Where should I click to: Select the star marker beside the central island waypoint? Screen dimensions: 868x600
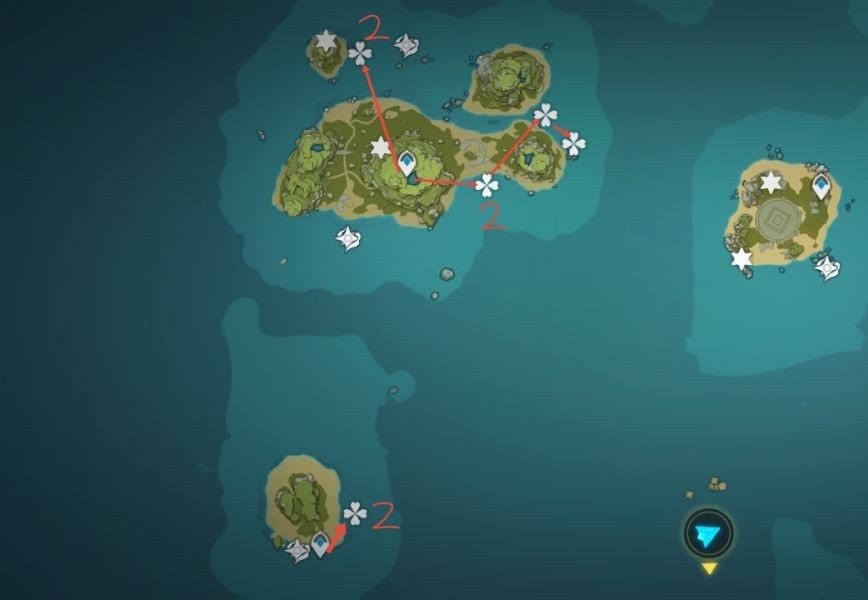tap(380, 149)
